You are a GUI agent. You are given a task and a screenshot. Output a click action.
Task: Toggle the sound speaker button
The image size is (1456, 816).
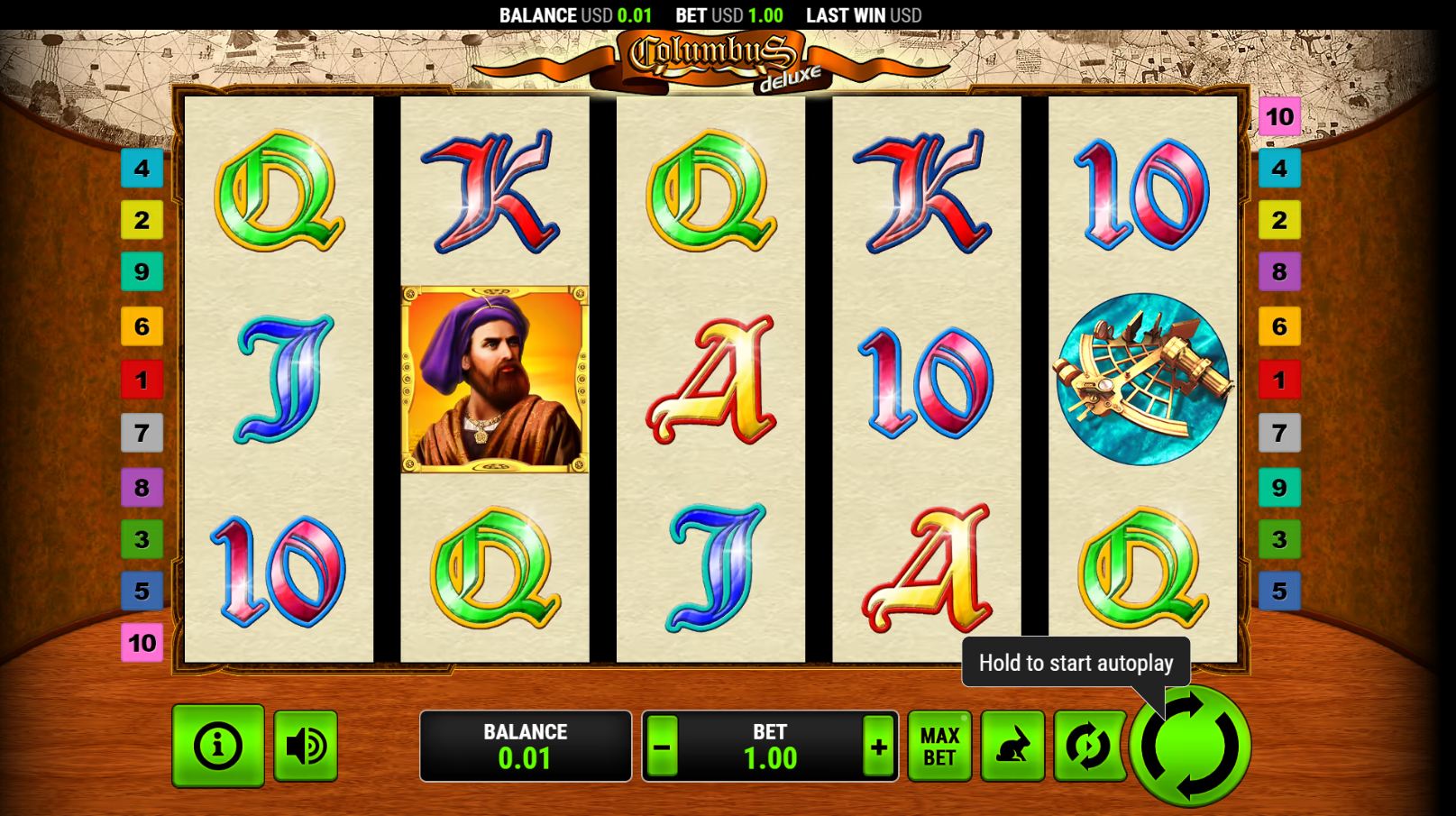click(306, 746)
